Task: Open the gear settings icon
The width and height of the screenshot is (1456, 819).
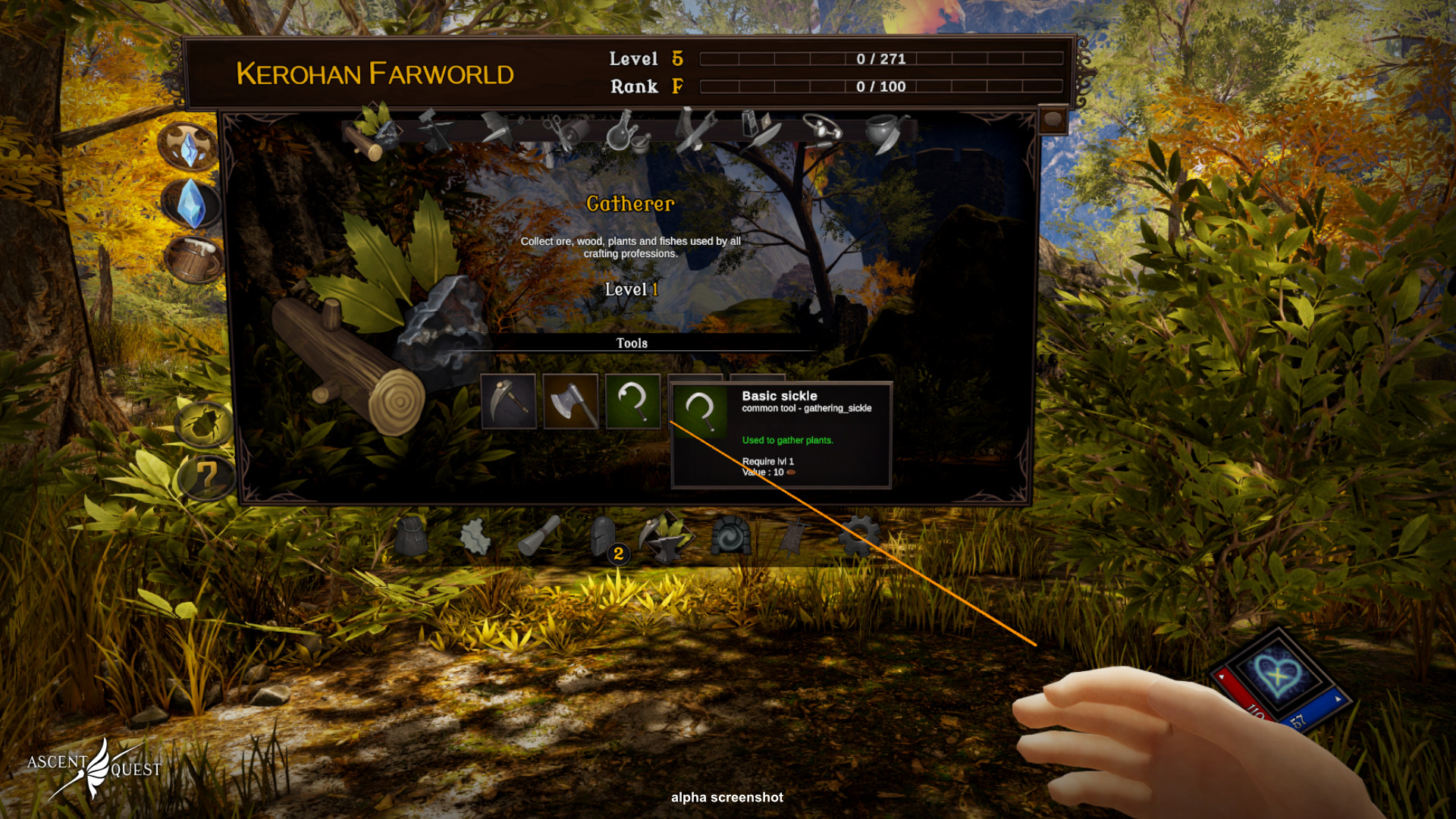Action: click(859, 535)
